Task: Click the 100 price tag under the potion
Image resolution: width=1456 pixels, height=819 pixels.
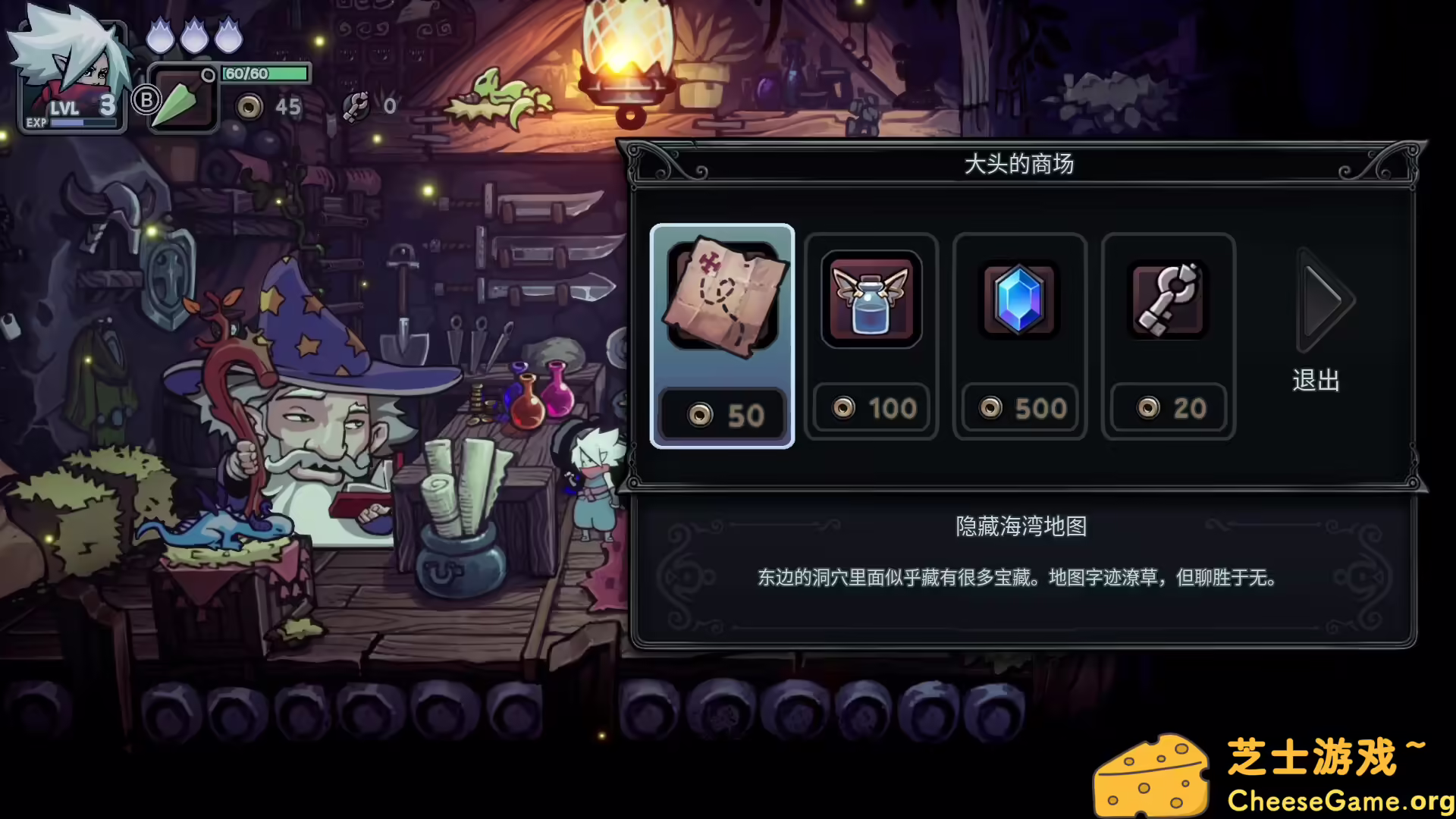Action: point(871,407)
